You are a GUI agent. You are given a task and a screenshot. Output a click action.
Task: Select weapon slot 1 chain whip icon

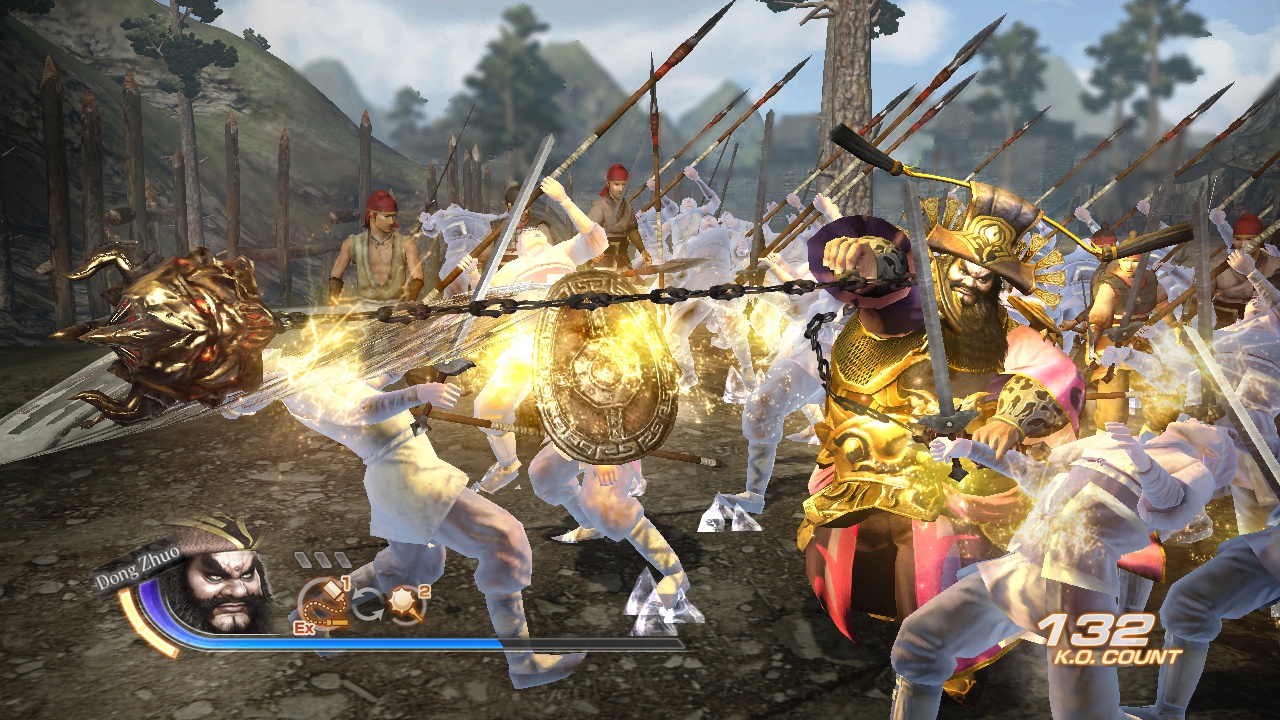[325, 602]
